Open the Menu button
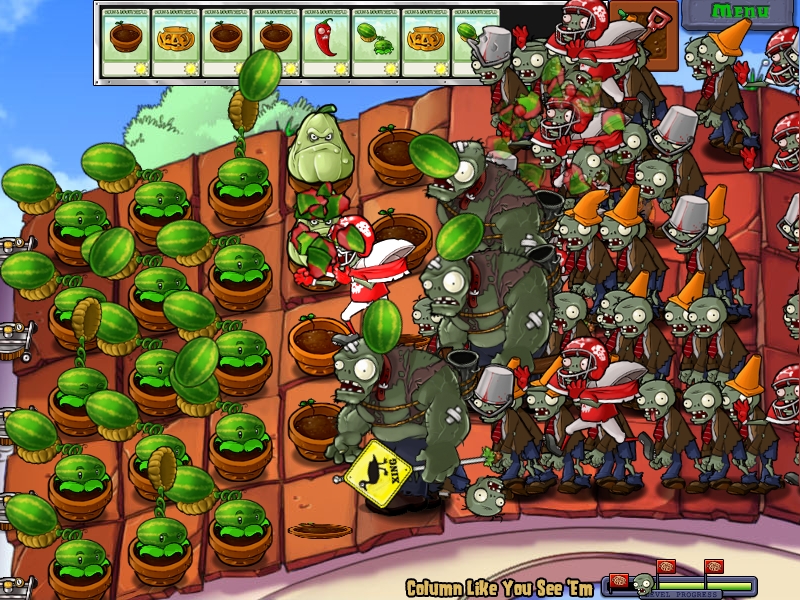 click(x=741, y=12)
